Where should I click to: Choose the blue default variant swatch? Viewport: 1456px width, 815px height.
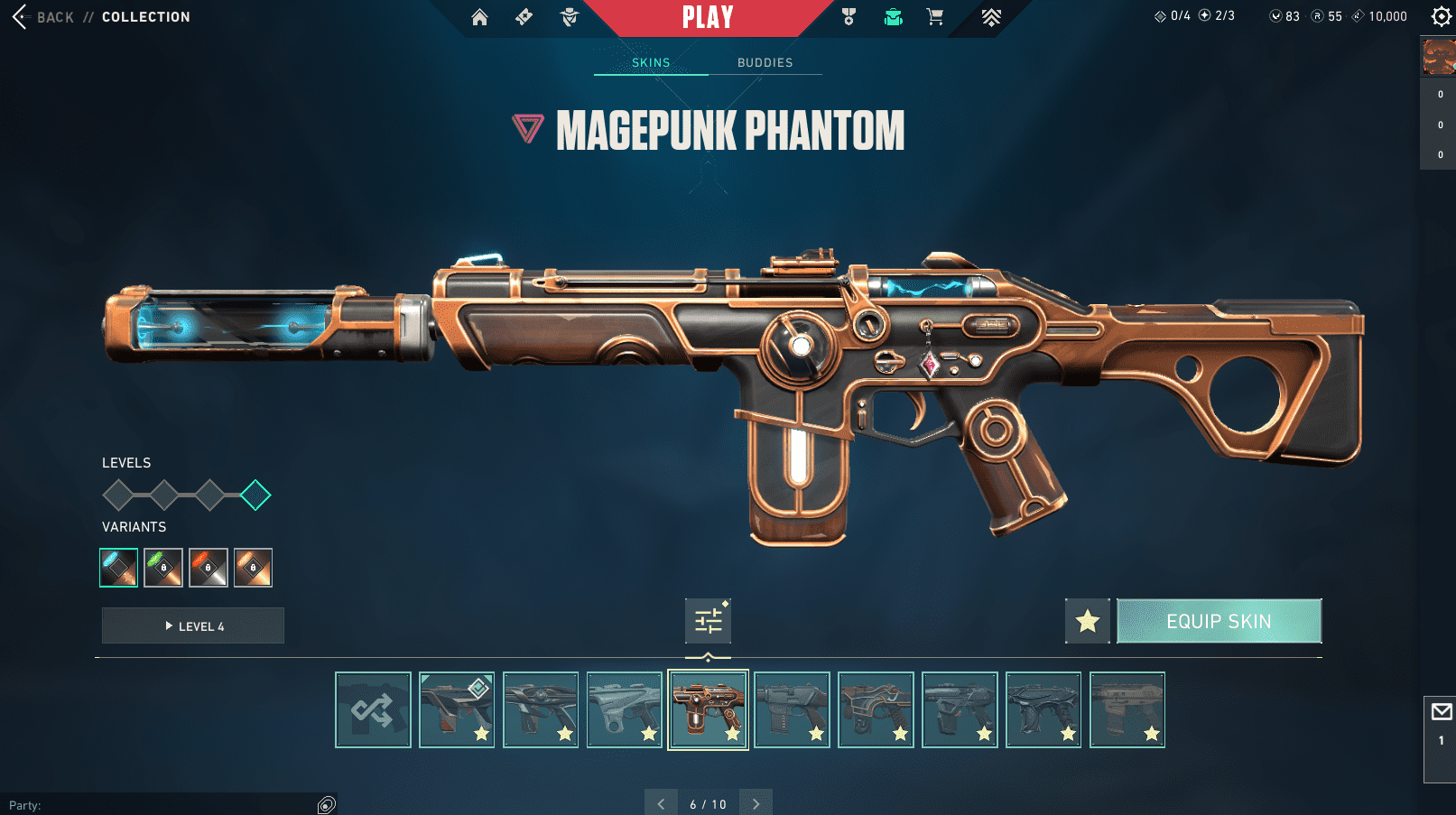[118, 568]
